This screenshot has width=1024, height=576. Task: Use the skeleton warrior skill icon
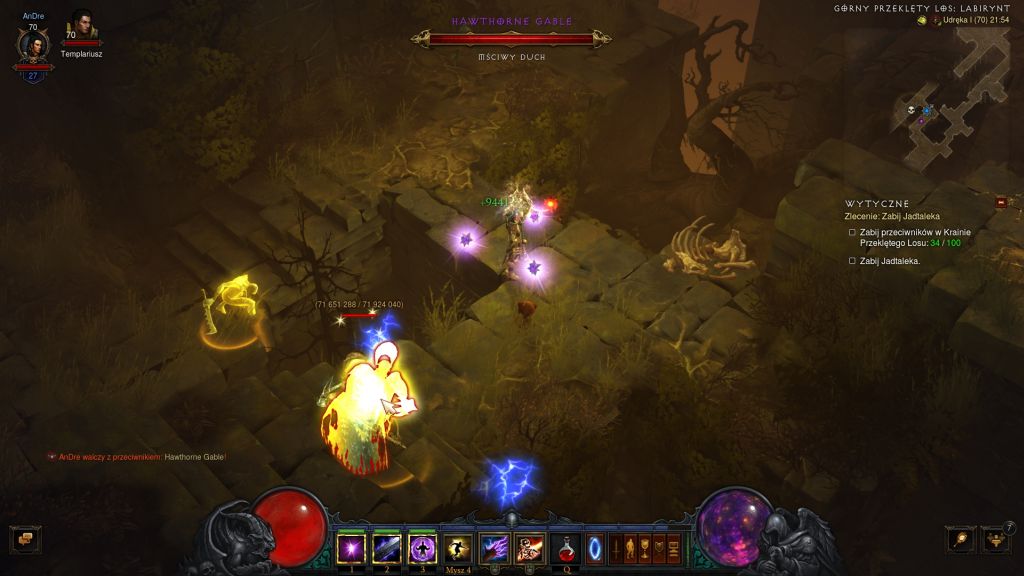[529, 548]
